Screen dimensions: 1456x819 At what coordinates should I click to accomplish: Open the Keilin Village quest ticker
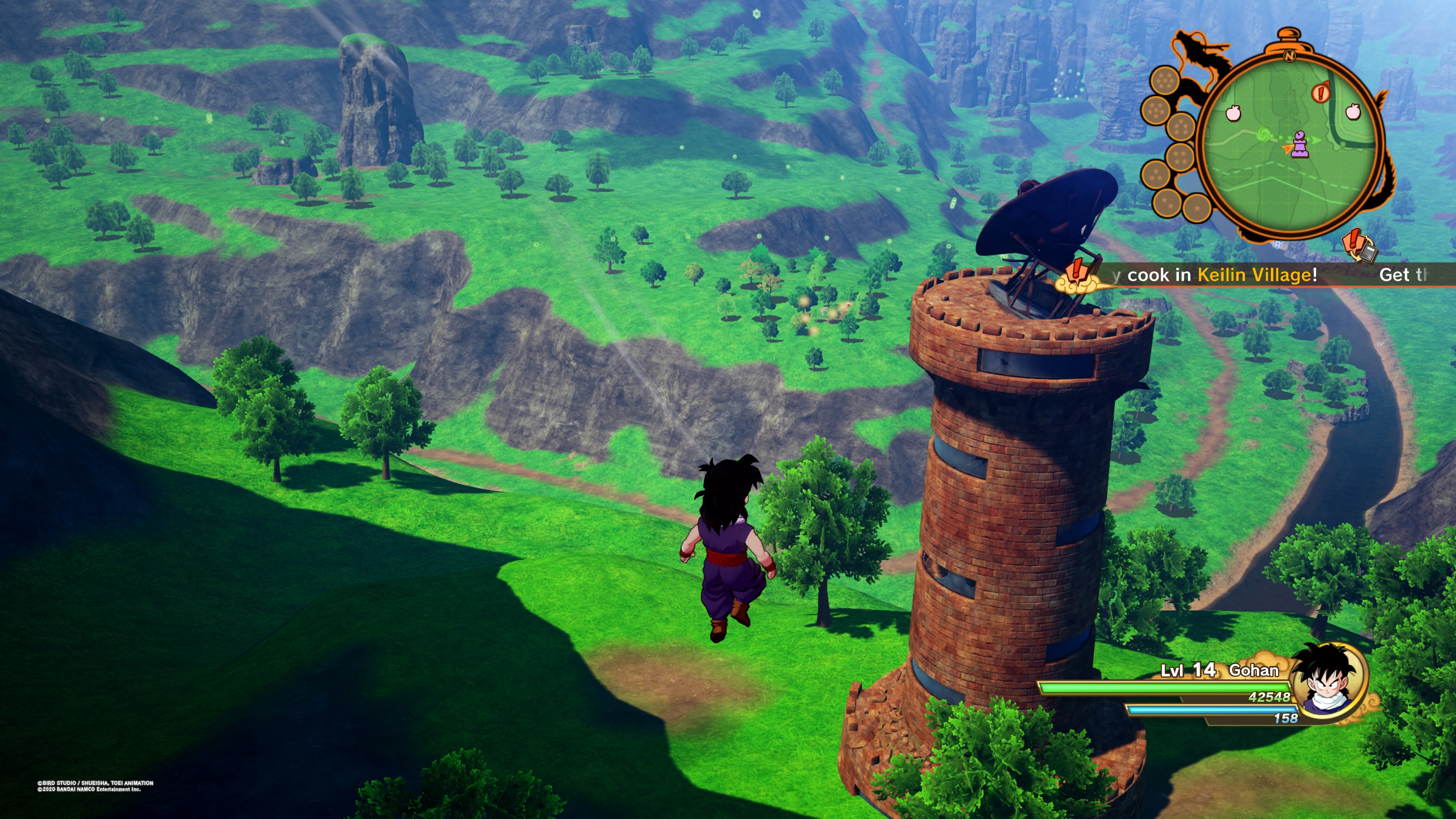coord(1221,275)
